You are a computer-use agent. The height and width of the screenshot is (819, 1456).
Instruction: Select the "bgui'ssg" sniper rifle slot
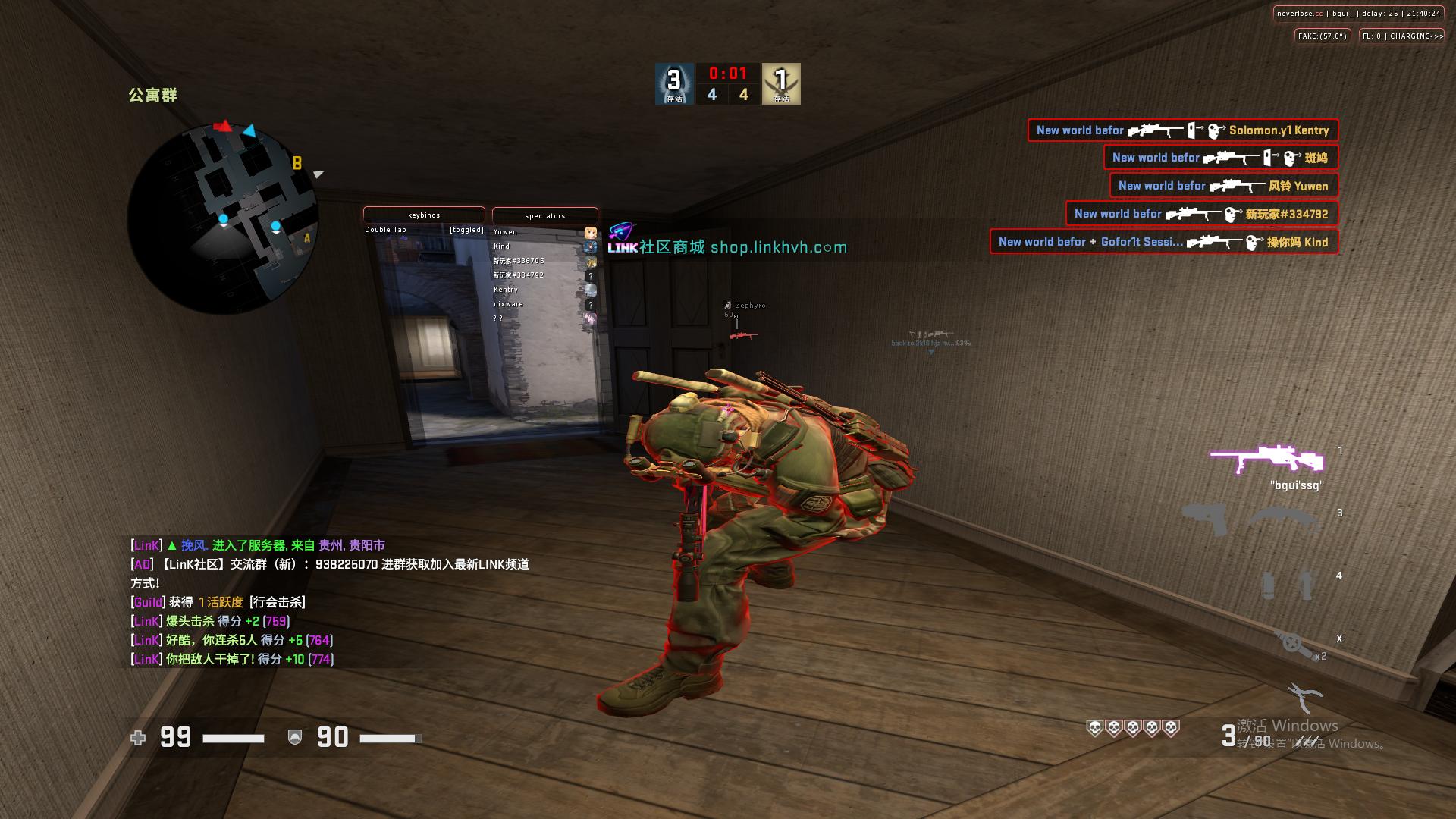(1266, 460)
